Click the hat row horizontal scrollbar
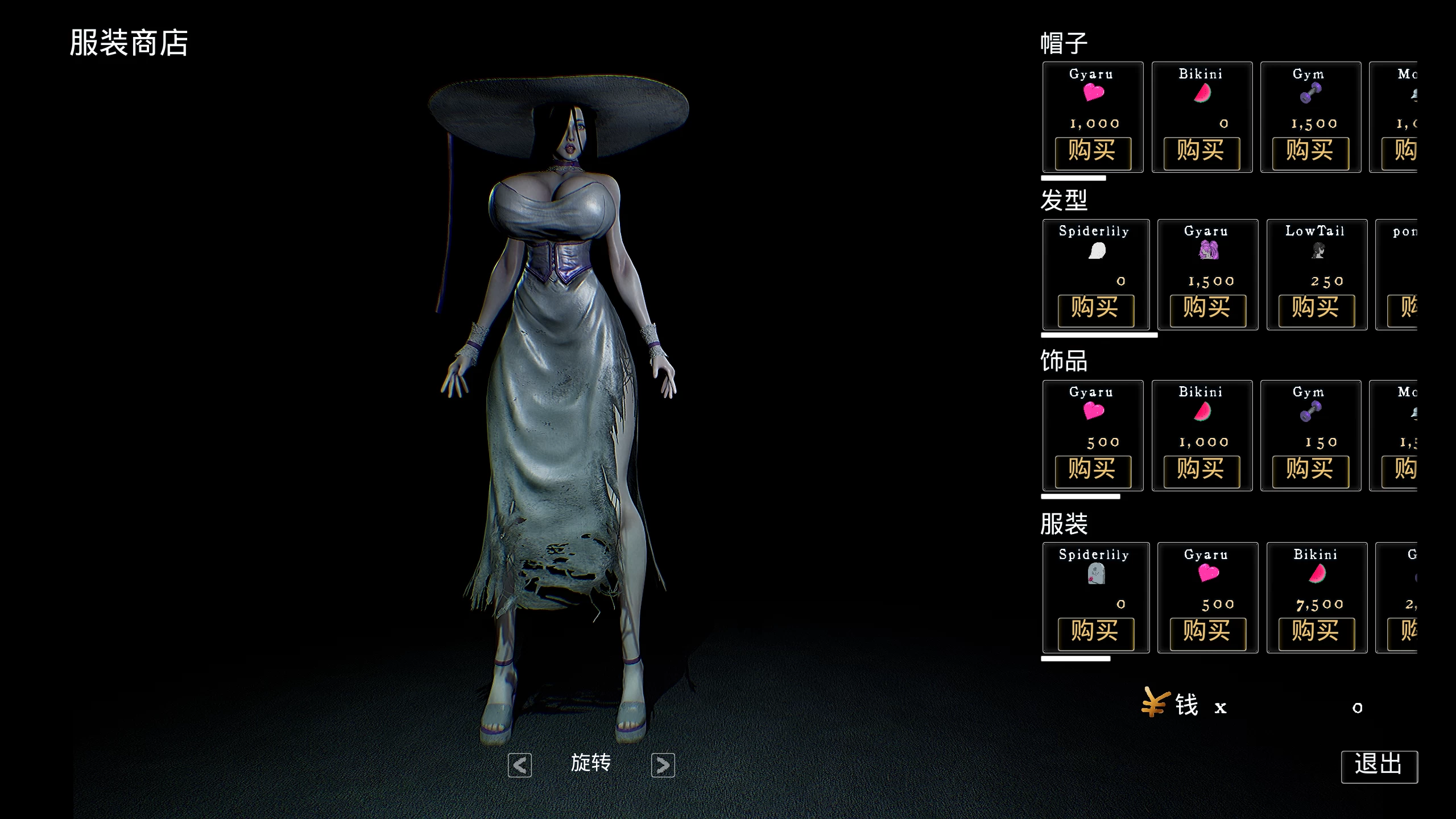This screenshot has height=819, width=1456. [1073, 178]
